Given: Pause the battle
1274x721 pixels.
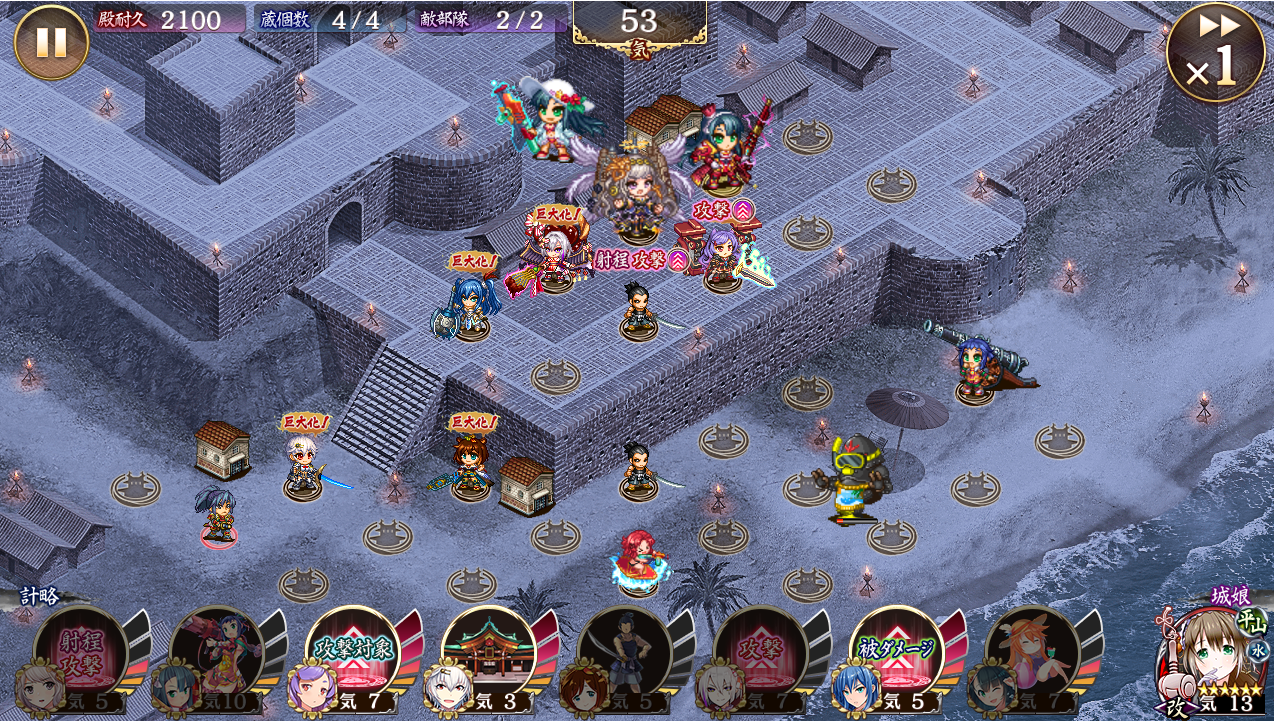Looking at the screenshot, I should (51, 43).
